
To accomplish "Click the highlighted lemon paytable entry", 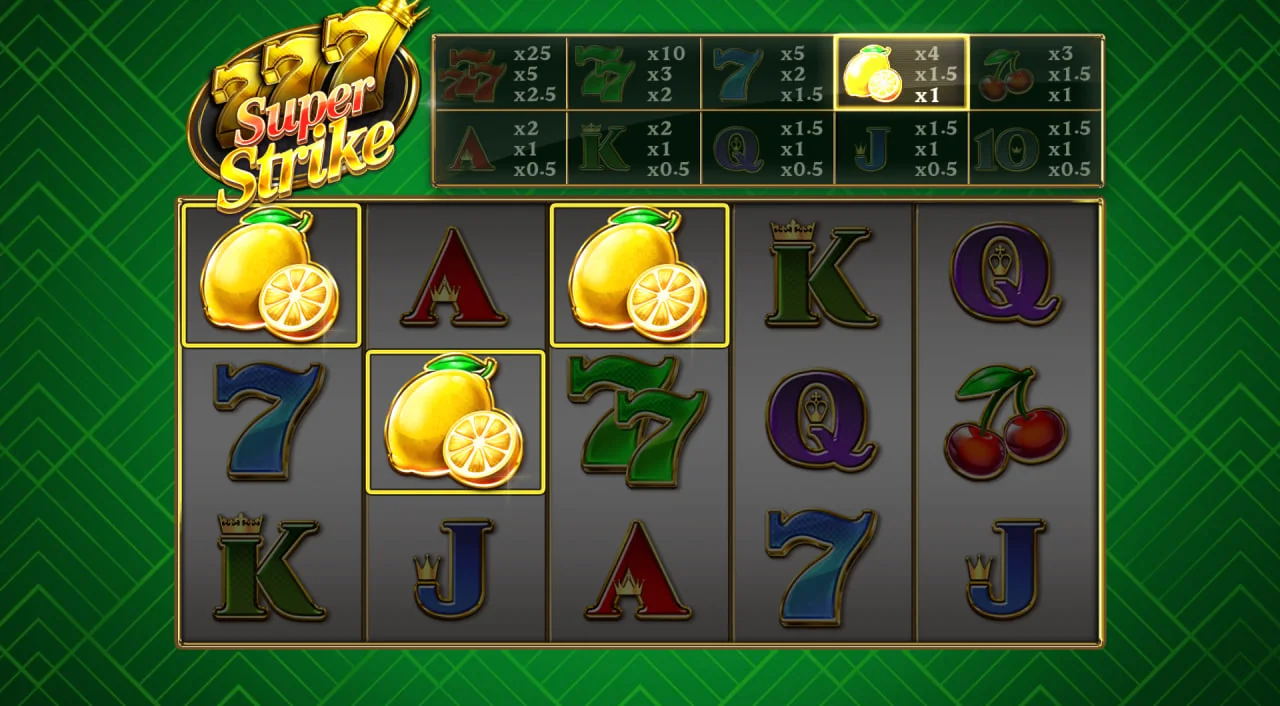I will (x=901, y=73).
